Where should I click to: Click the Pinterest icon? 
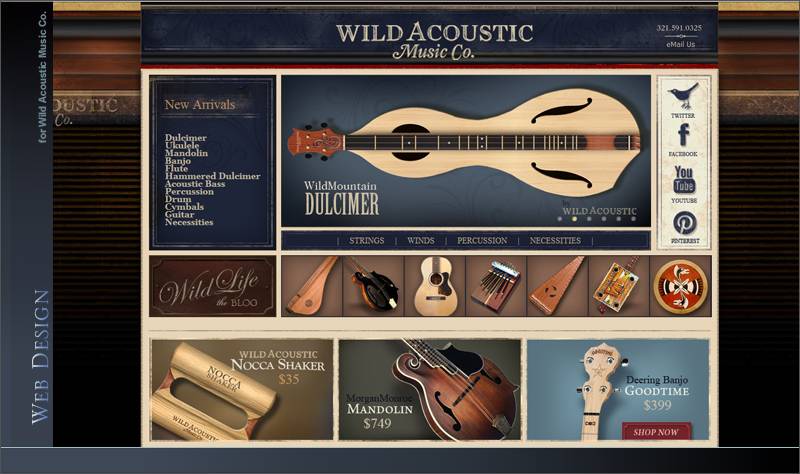(684, 223)
